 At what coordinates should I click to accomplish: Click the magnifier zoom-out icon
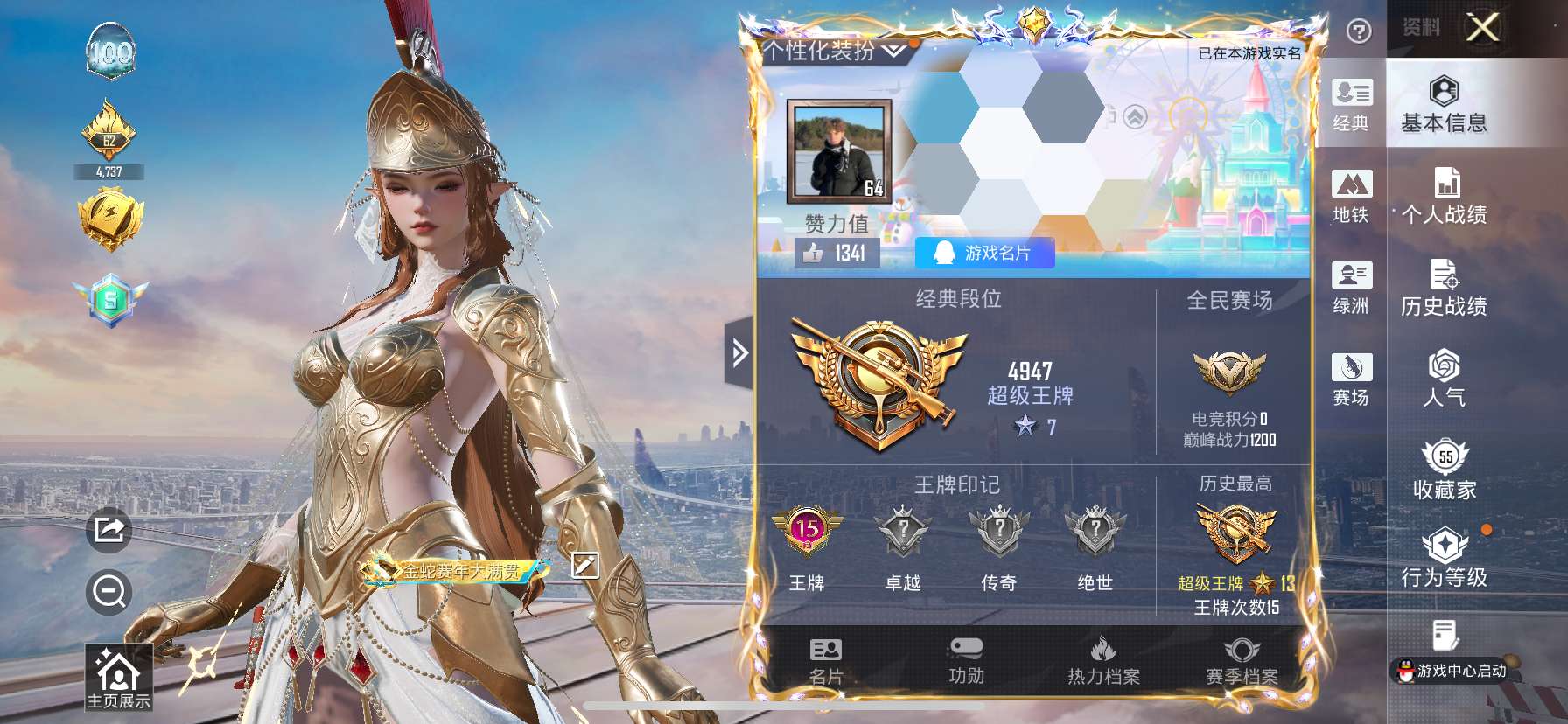tap(108, 593)
